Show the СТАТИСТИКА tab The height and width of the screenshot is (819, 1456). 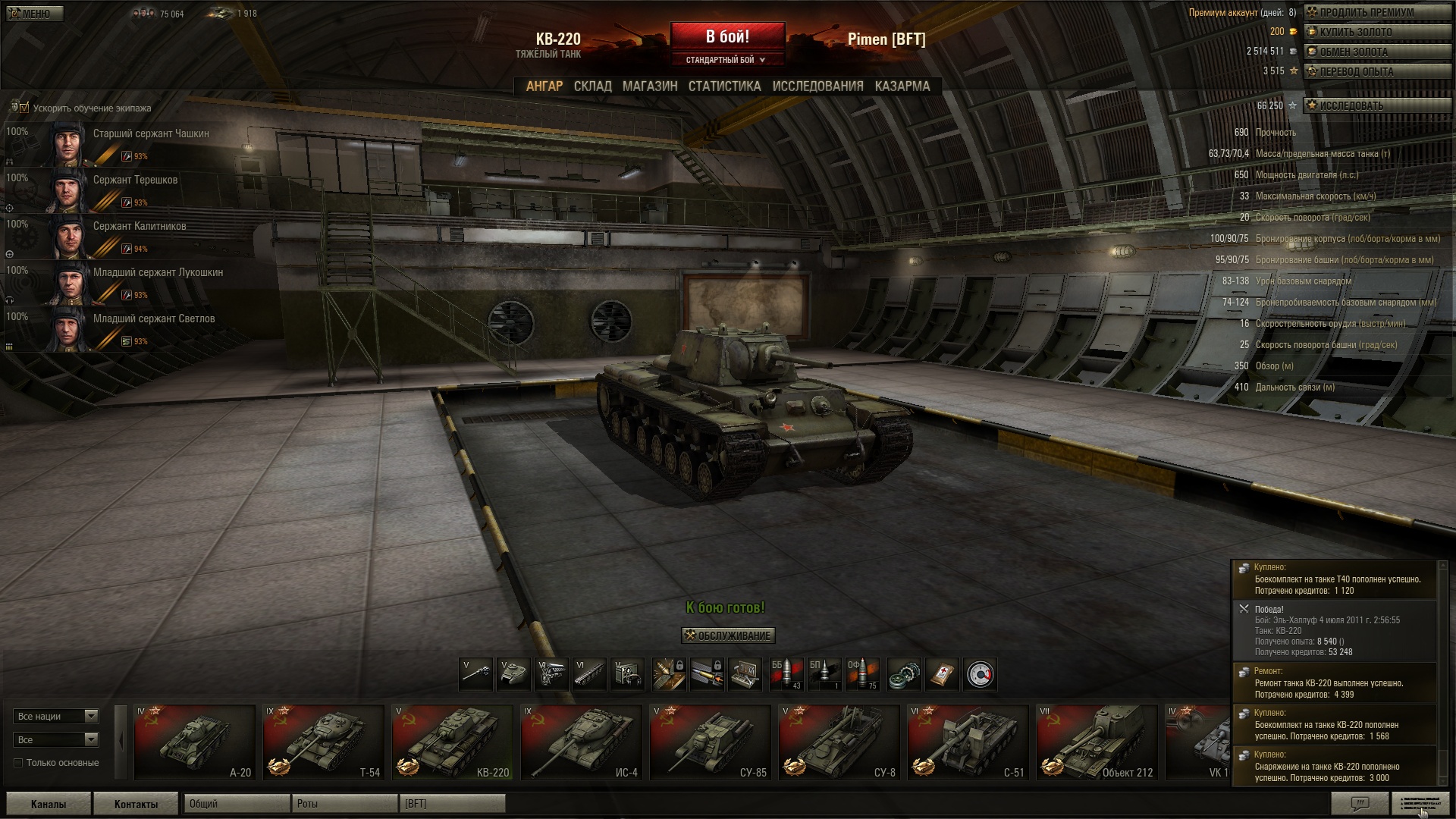pos(724,86)
